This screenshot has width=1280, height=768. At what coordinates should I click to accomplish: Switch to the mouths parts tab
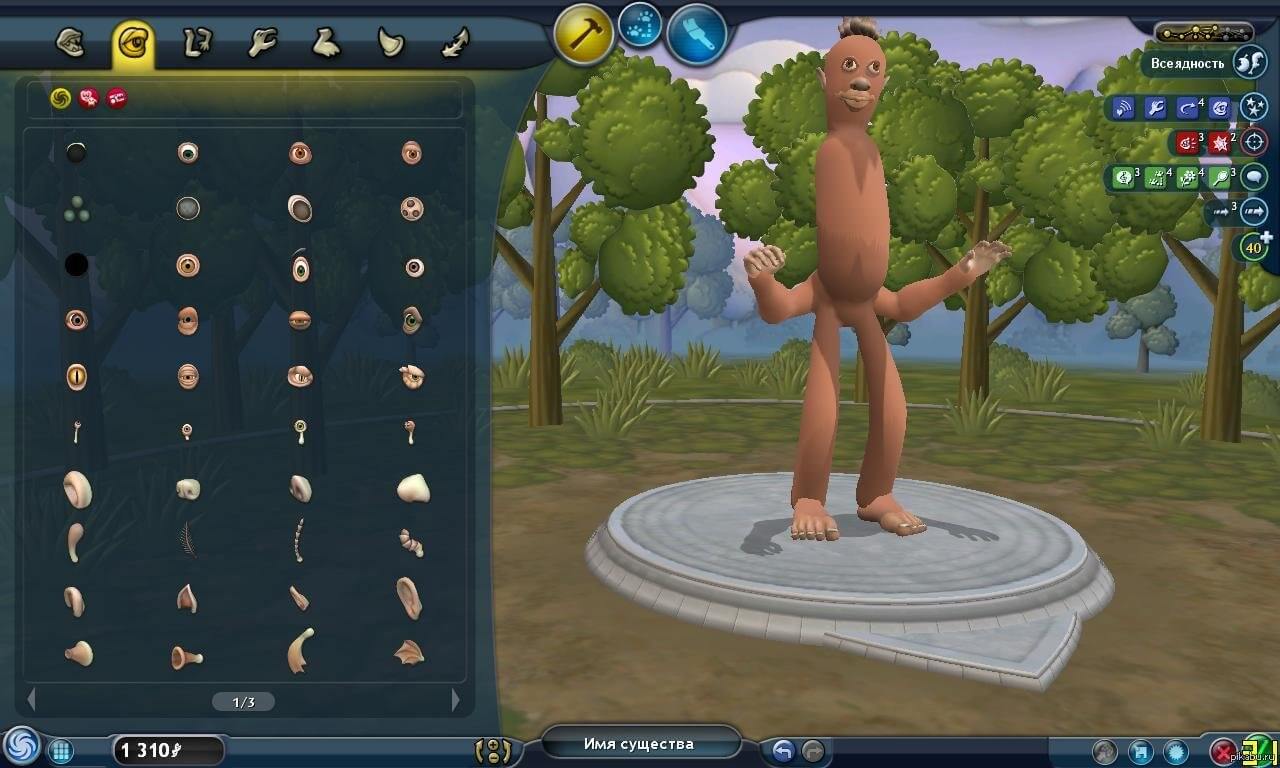pyautogui.click(x=69, y=43)
